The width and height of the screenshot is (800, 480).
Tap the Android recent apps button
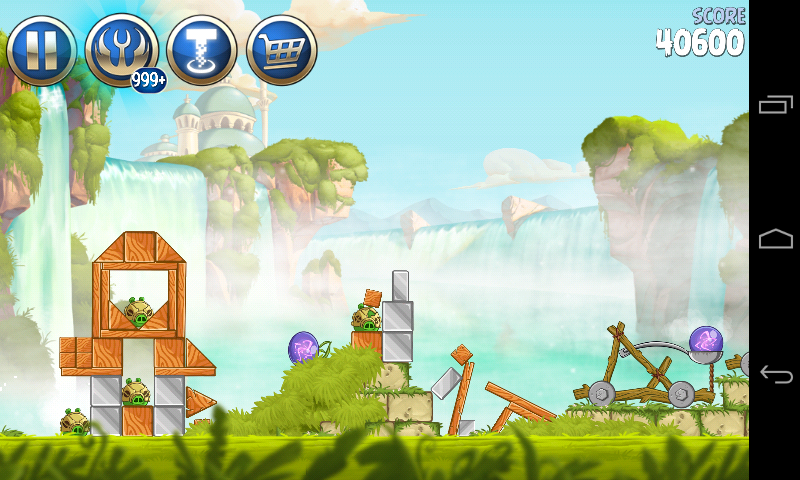[x=776, y=105]
